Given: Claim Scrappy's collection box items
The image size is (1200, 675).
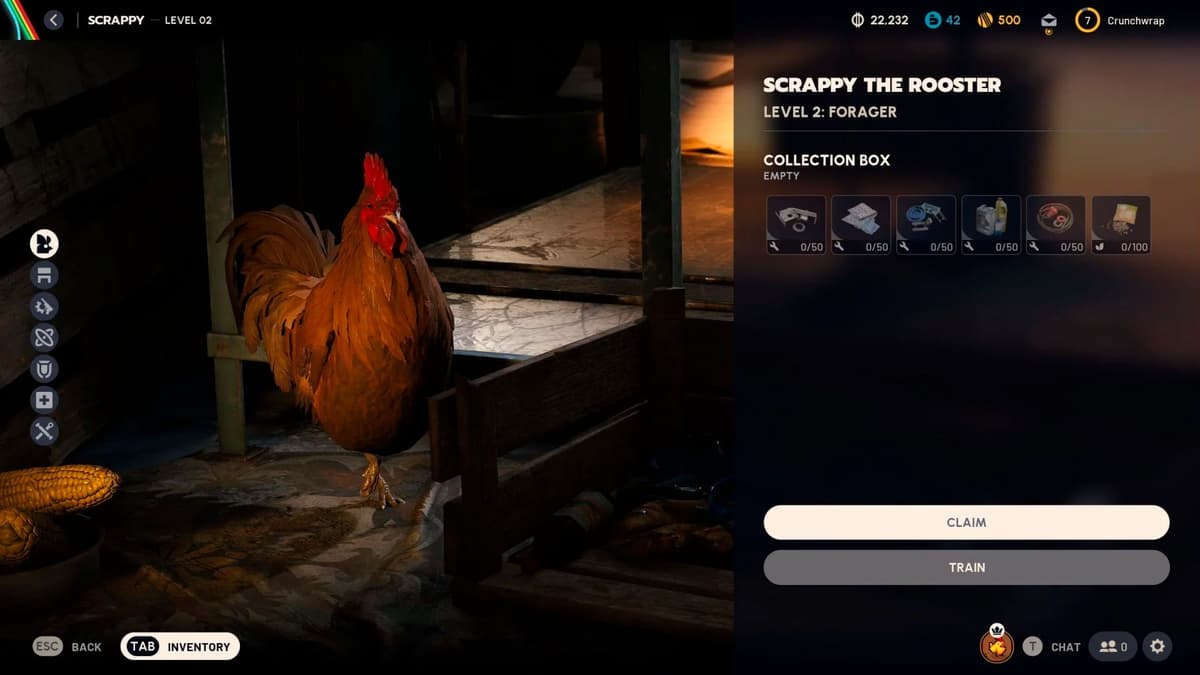Looking at the screenshot, I should coord(966,522).
